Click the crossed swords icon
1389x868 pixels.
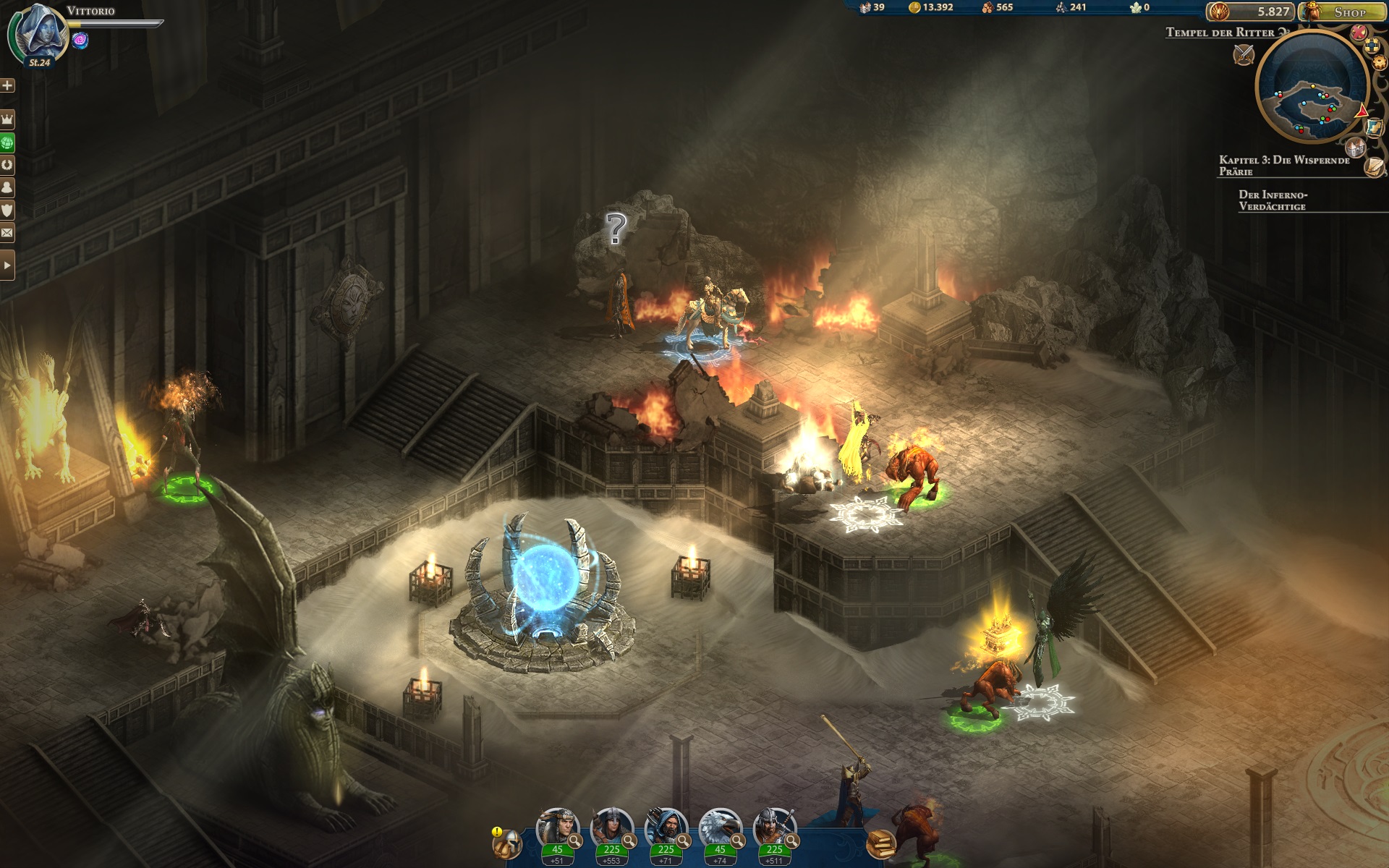pyautogui.click(x=1244, y=54)
